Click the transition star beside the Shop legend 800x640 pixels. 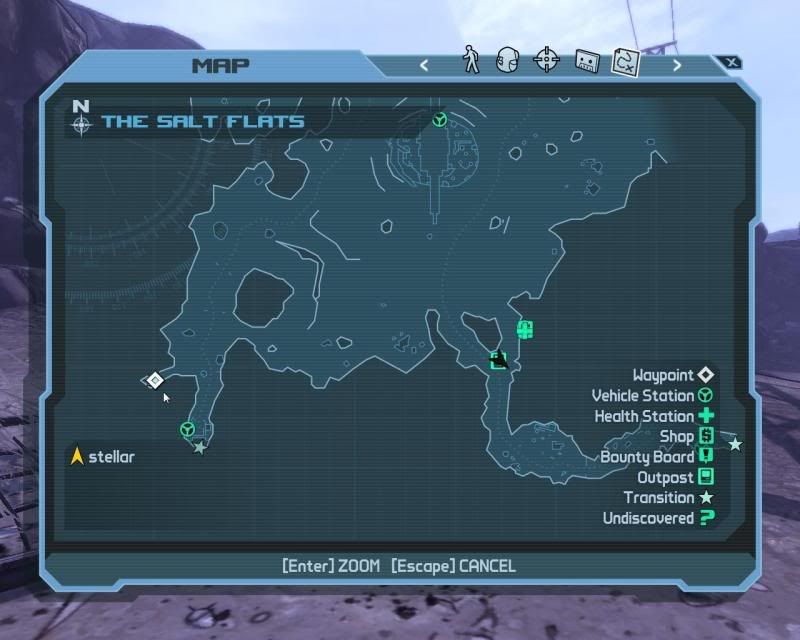(735, 444)
